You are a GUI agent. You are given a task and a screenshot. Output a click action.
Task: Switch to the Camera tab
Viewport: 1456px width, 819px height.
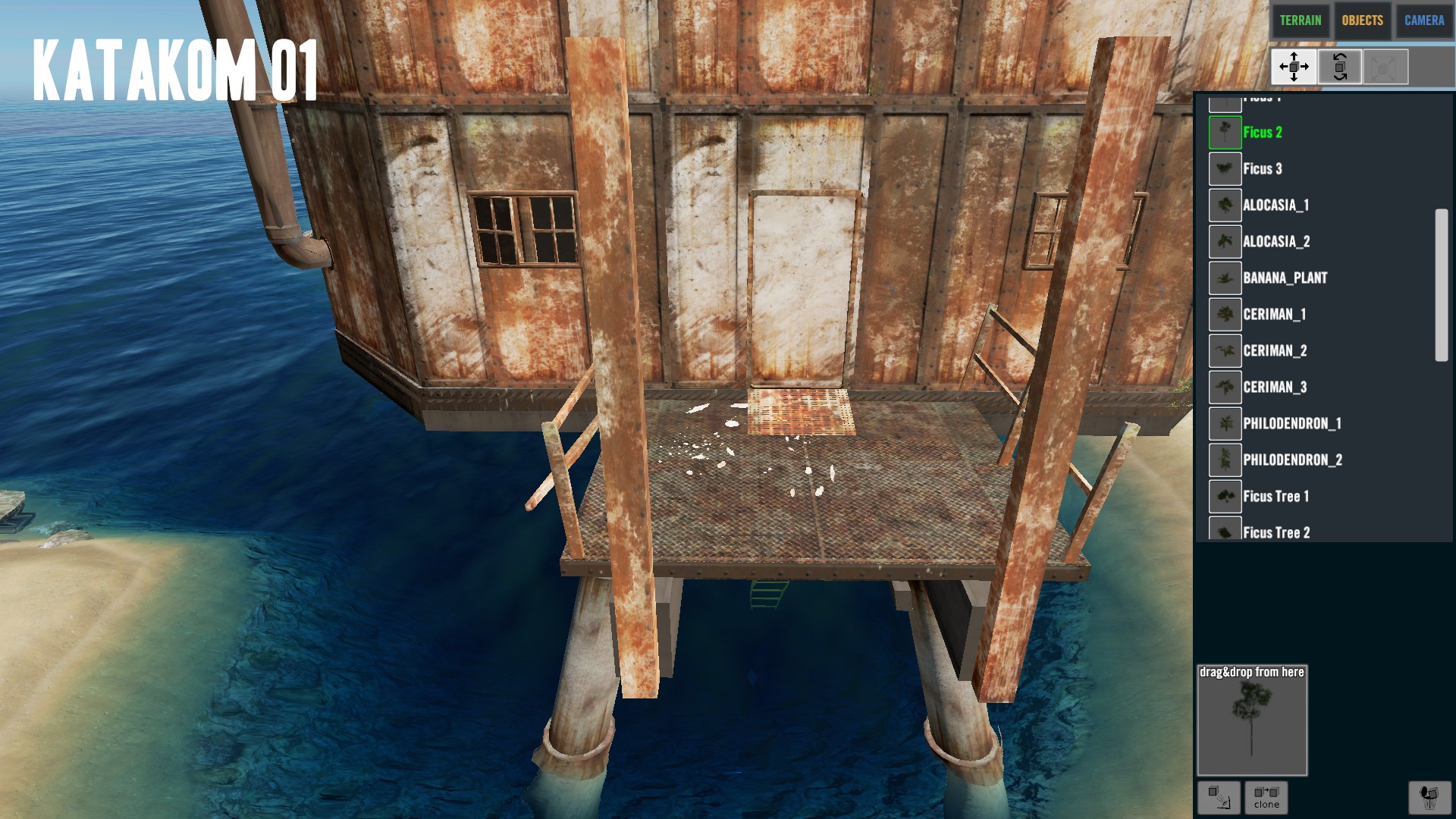pyautogui.click(x=1423, y=20)
